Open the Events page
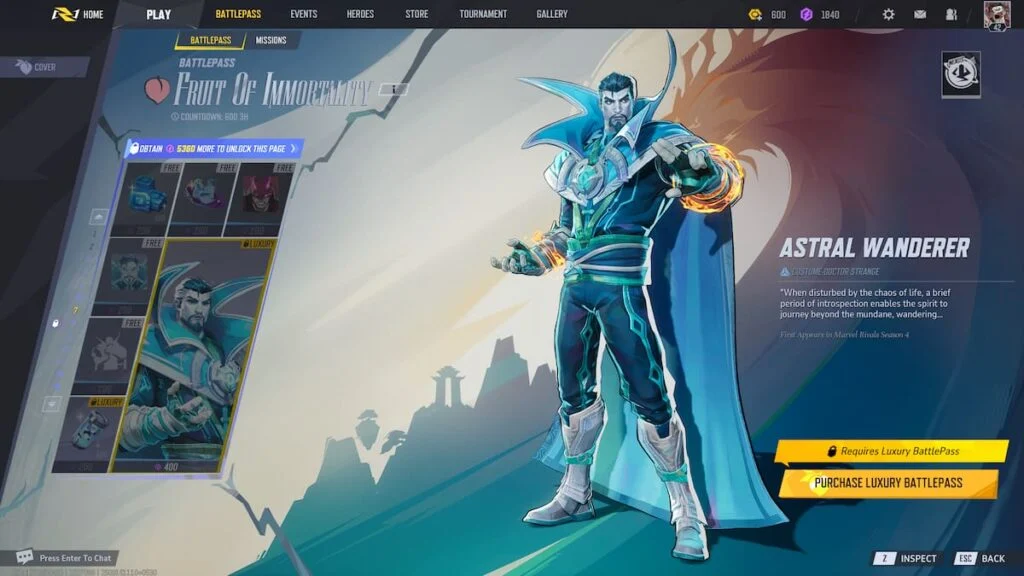The height and width of the screenshot is (576, 1024). [x=304, y=14]
